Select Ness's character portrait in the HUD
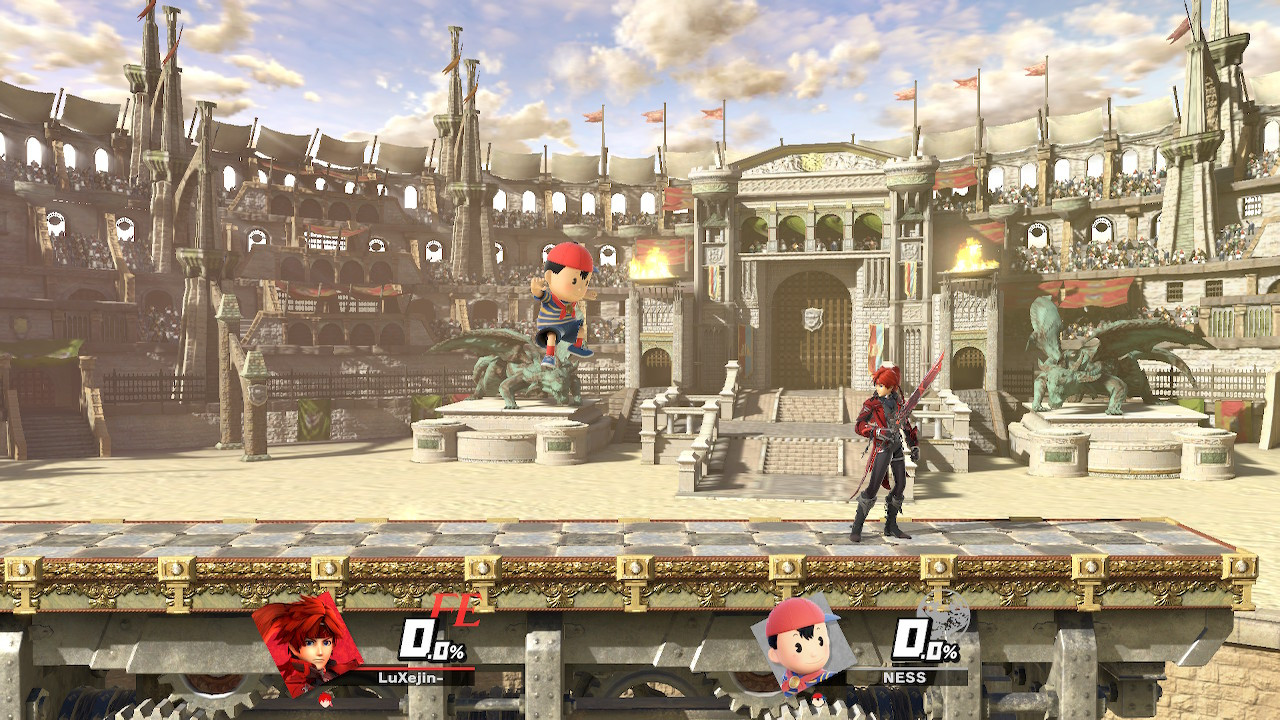This screenshot has height=720, width=1280. [800, 648]
